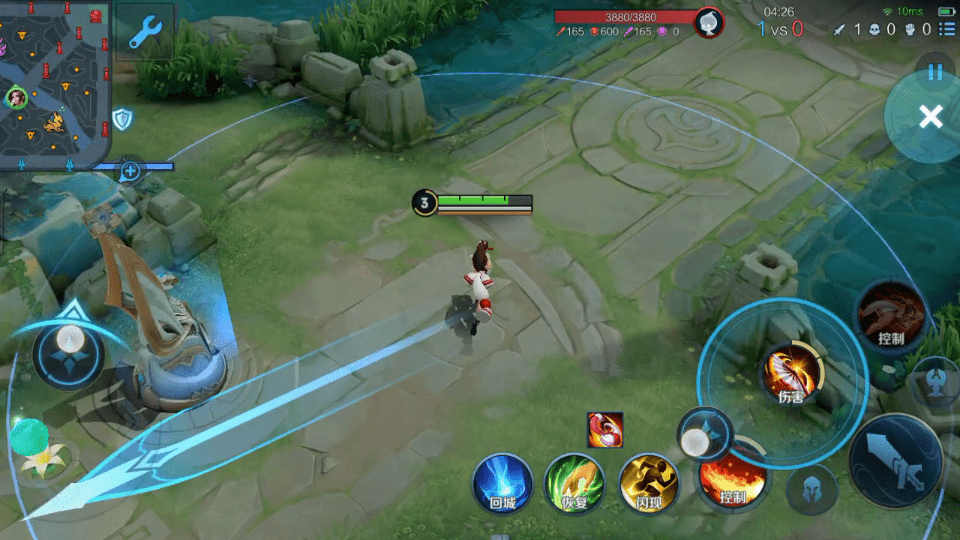The height and width of the screenshot is (540, 960).
Task: Activate the 回城 recall spell
Action: pyautogui.click(x=502, y=483)
